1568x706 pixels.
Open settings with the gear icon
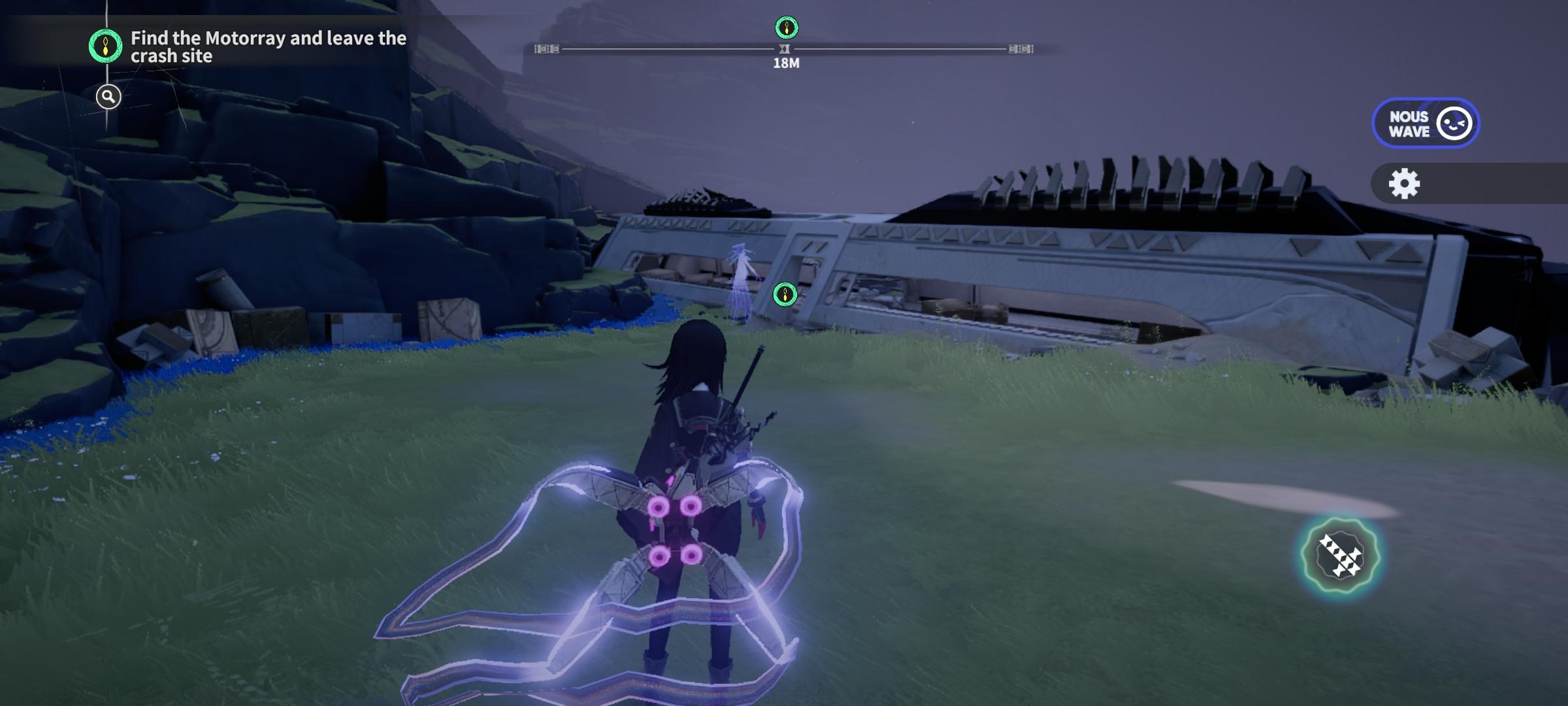[1404, 184]
